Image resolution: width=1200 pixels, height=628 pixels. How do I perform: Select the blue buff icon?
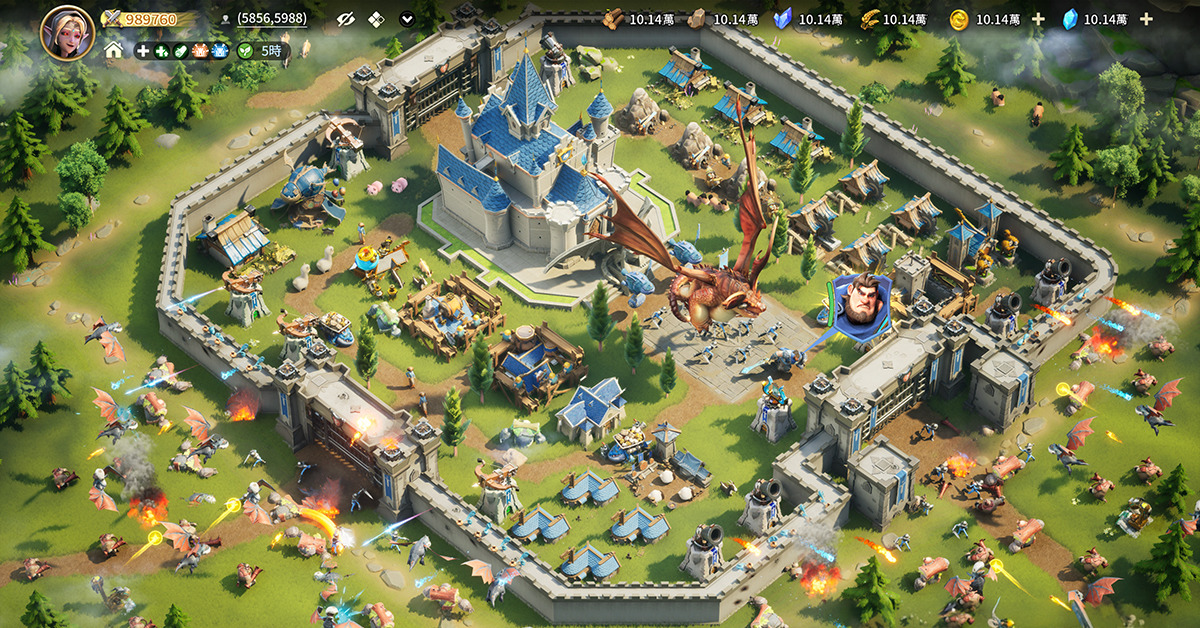[x=218, y=50]
